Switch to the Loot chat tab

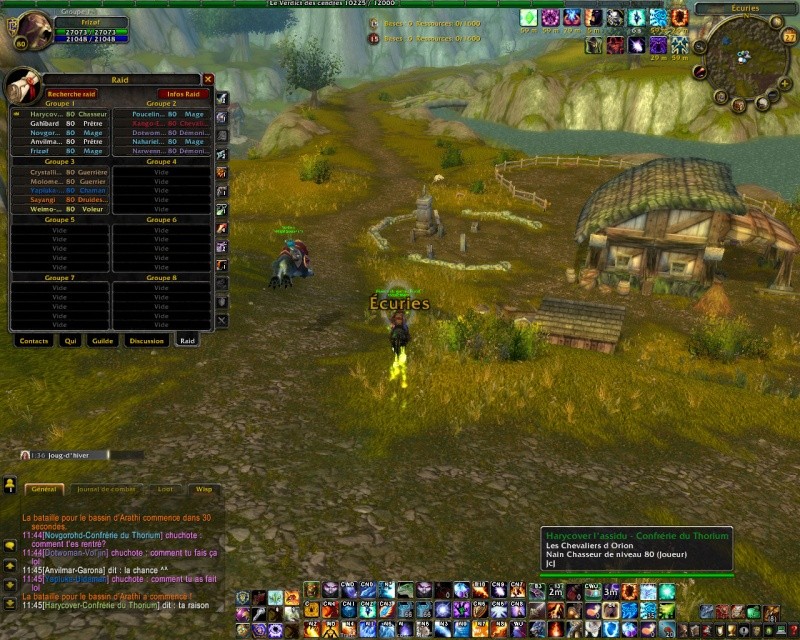165,489
